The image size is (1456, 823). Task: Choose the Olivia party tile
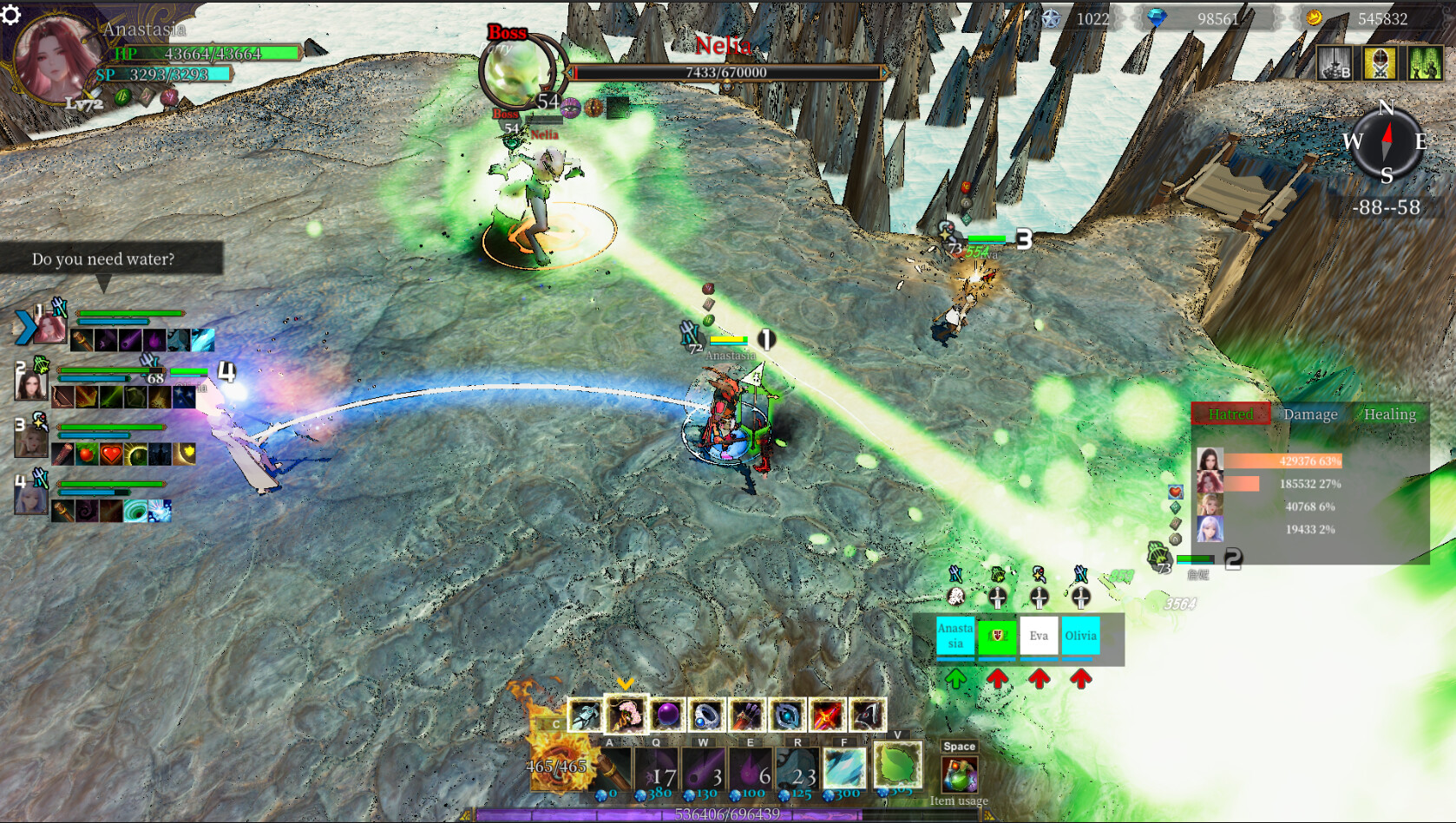(1080, 636)
